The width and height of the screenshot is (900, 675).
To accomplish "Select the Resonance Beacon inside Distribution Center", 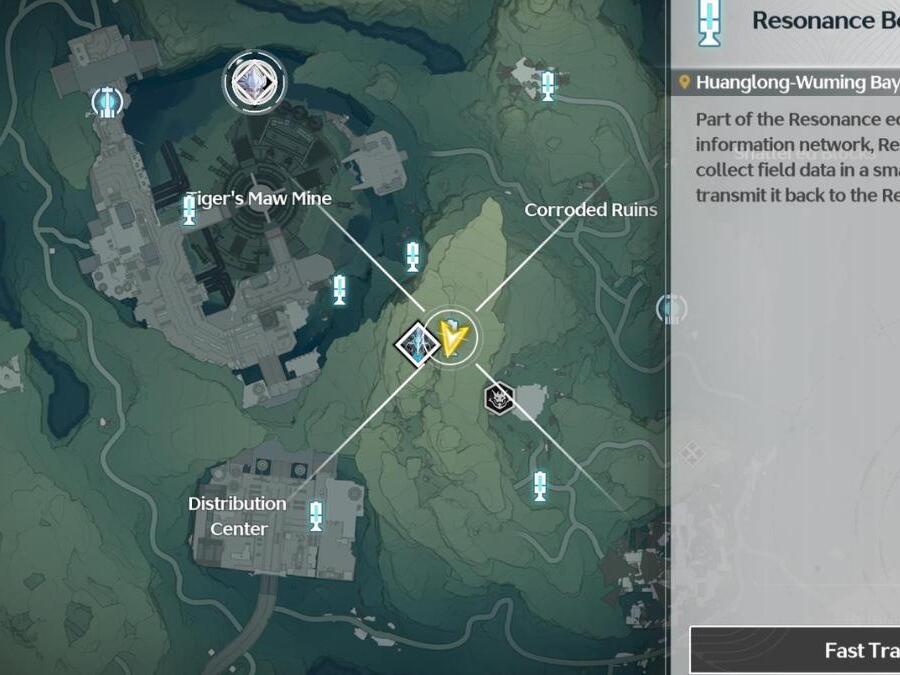I will (x=316, y=516).
